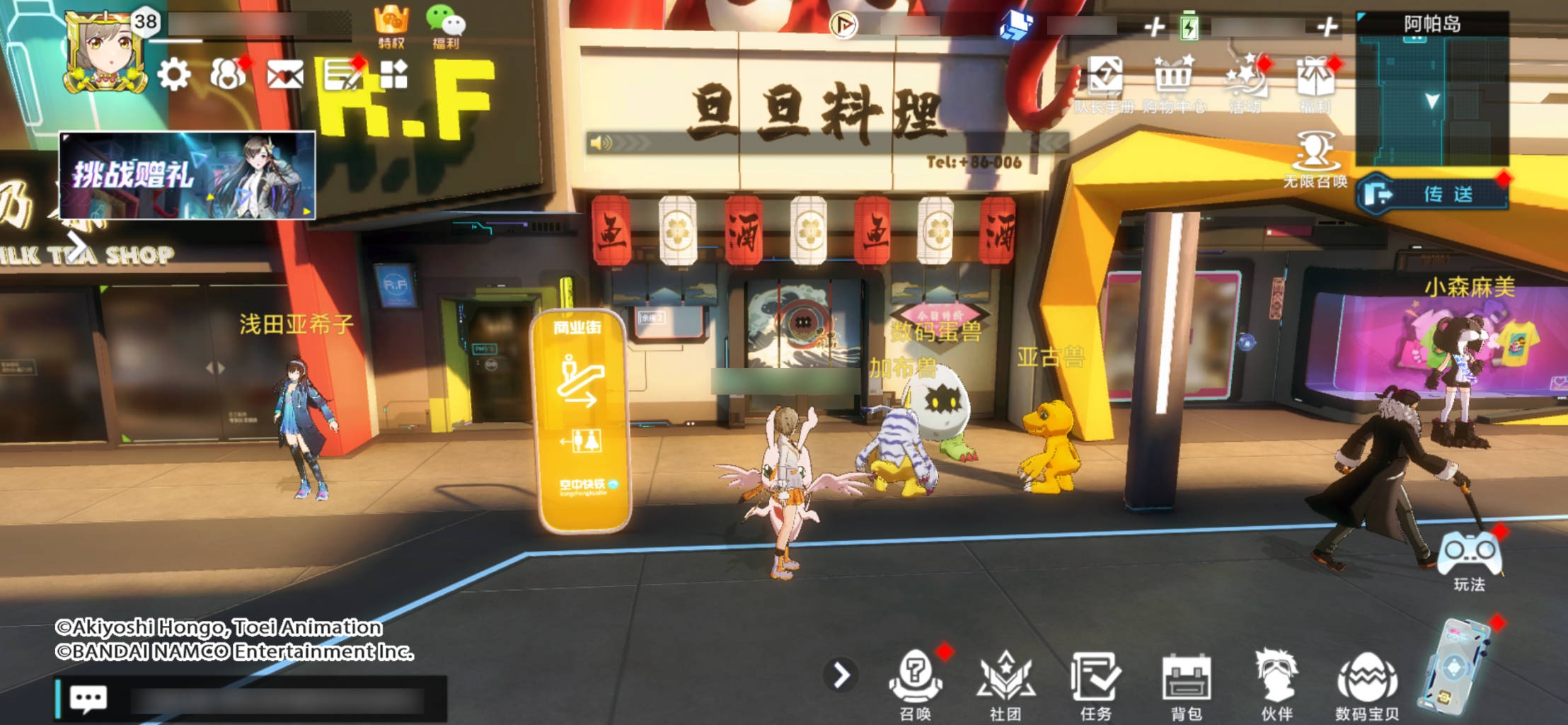The image size is (1568, 725).
Task: Open the chat box speech bubble
Action: coord(88,699)
